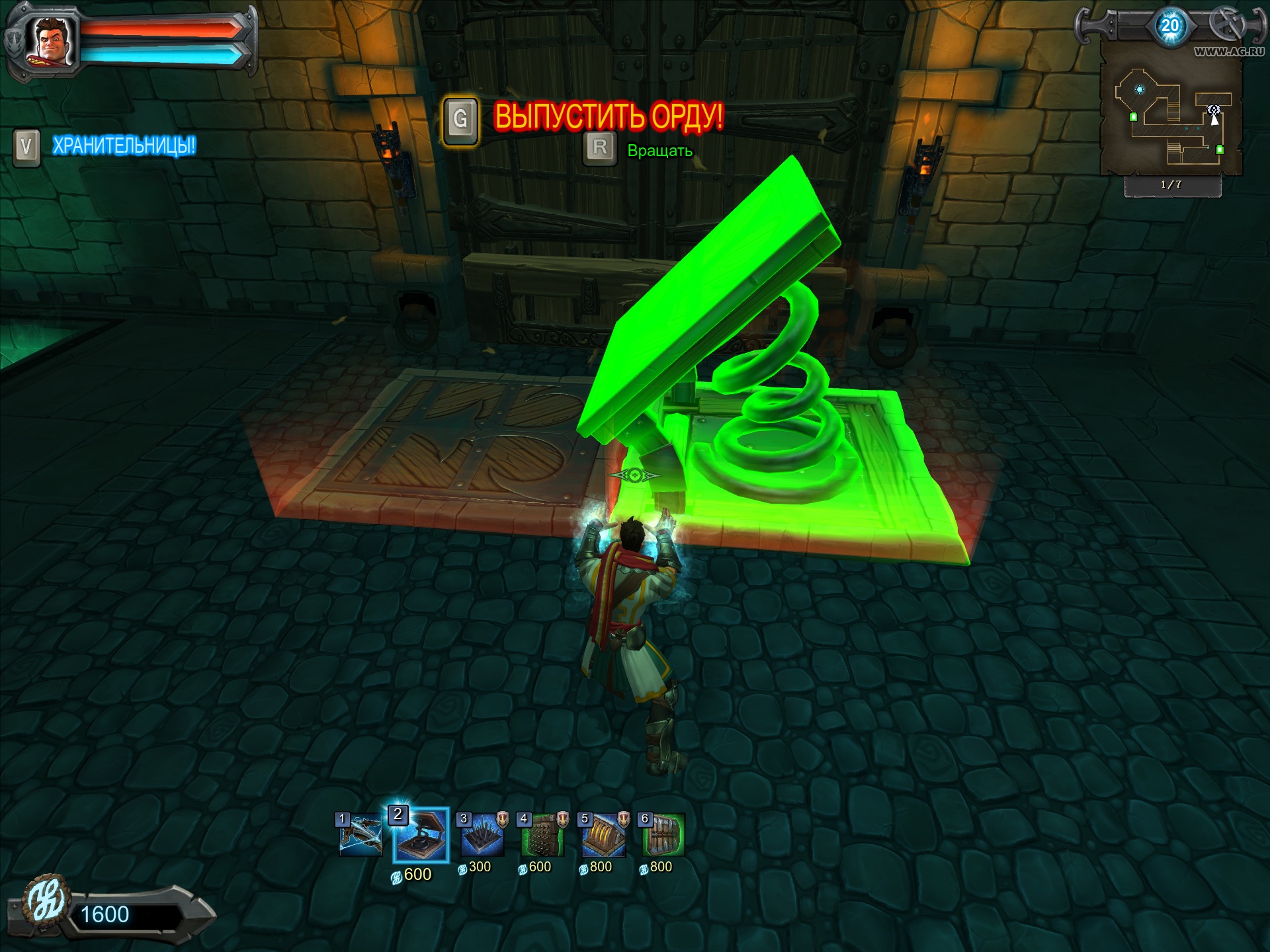The image size is (1270, 952).
Task: Click the dungeon minimap
Action: [x=1171, y=116]
